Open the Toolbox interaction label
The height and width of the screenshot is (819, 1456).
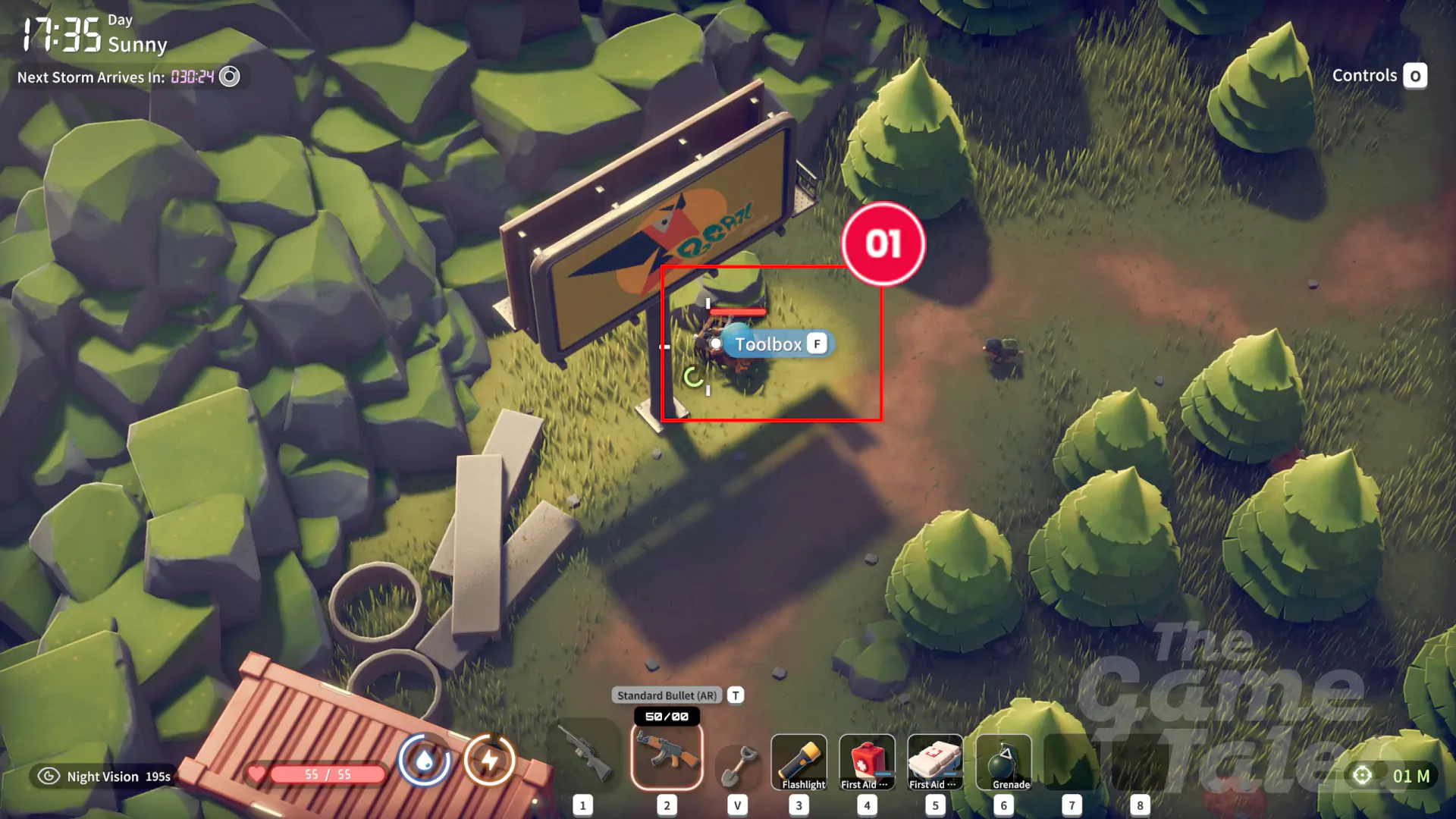tap(778, 344)
